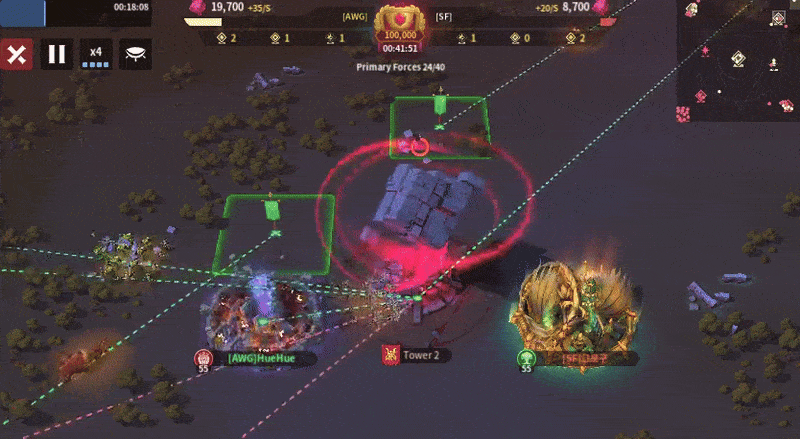
Task: Pause the replay playback
Action: 57,54
